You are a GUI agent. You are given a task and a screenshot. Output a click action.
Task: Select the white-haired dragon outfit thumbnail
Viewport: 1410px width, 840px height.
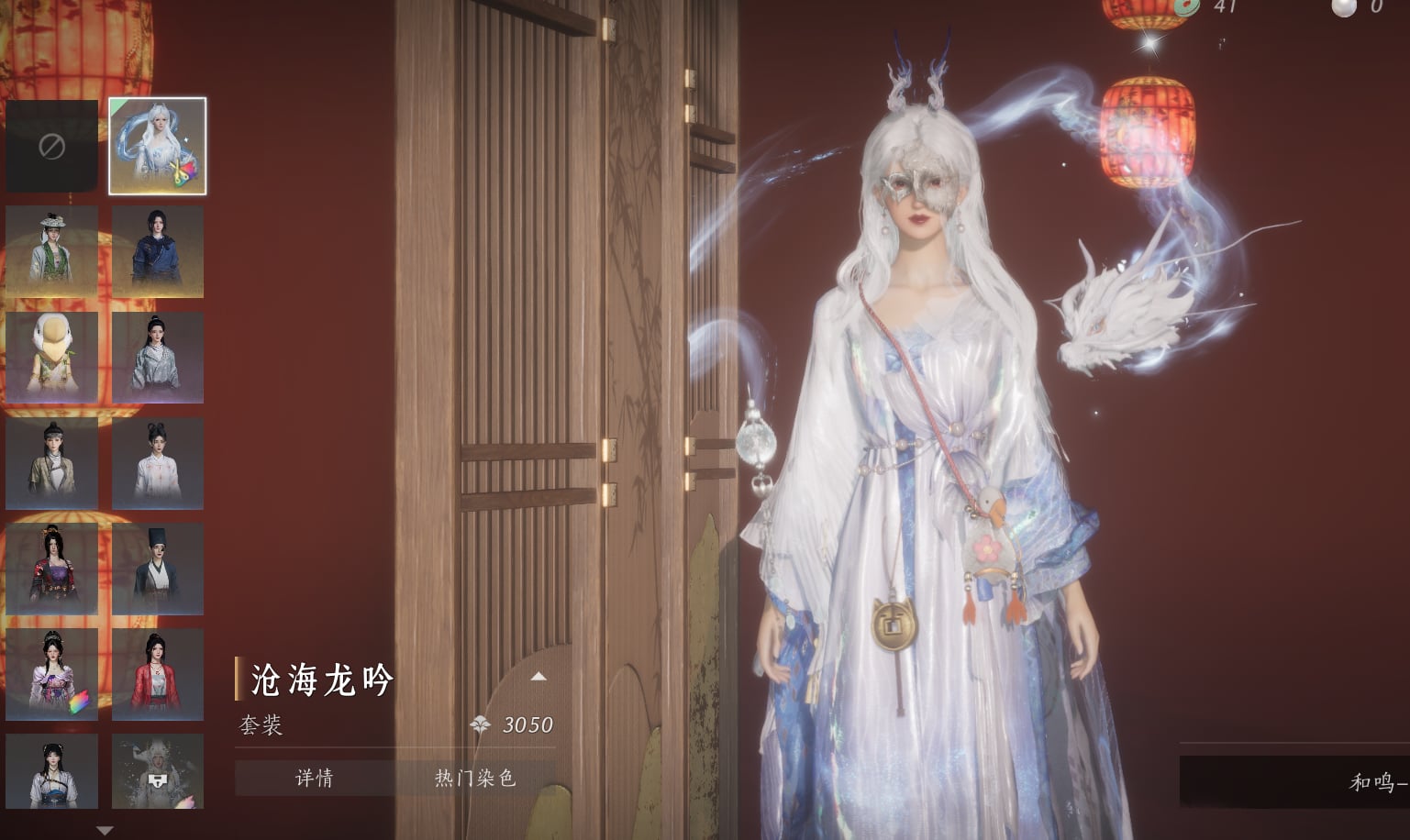coord(157,146)
